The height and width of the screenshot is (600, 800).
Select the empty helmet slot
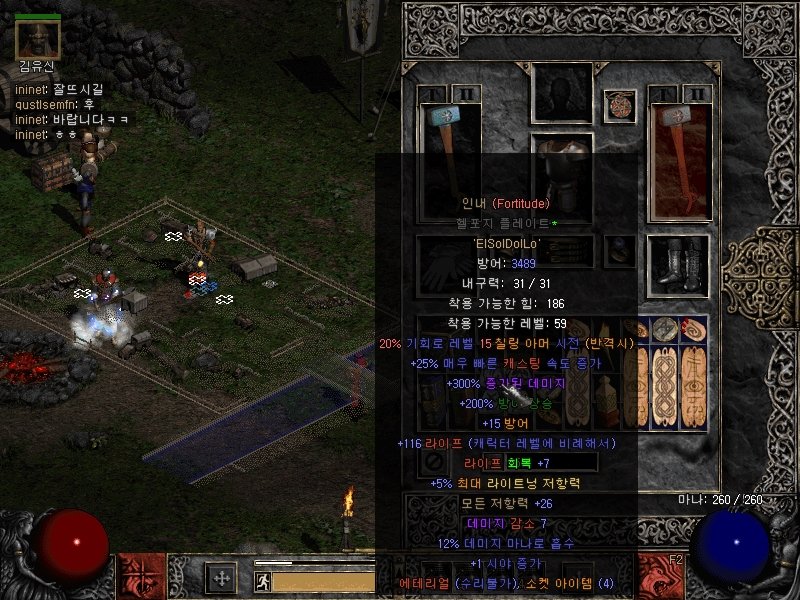[x=561, y=94]
